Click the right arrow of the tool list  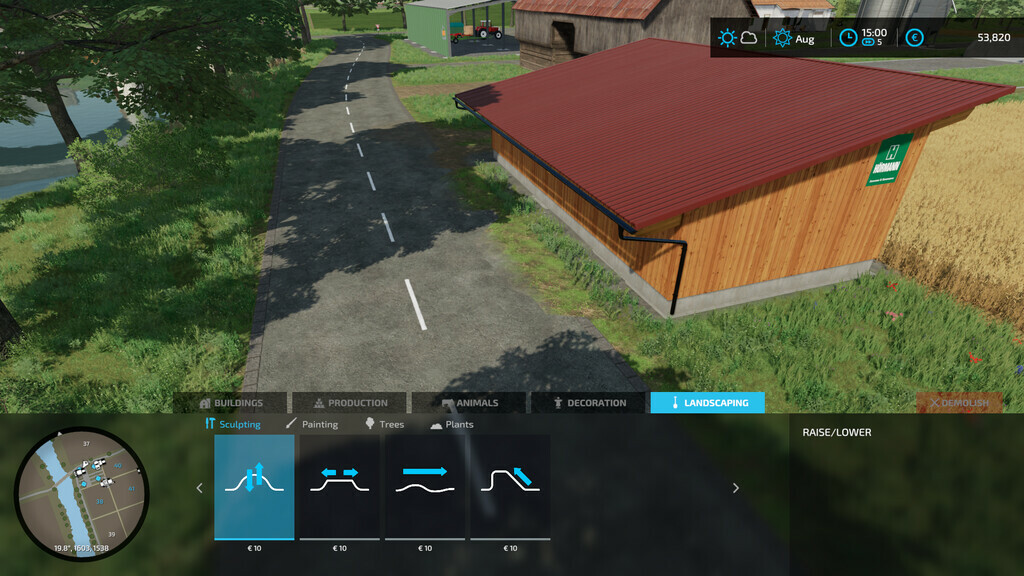point(736,488)
